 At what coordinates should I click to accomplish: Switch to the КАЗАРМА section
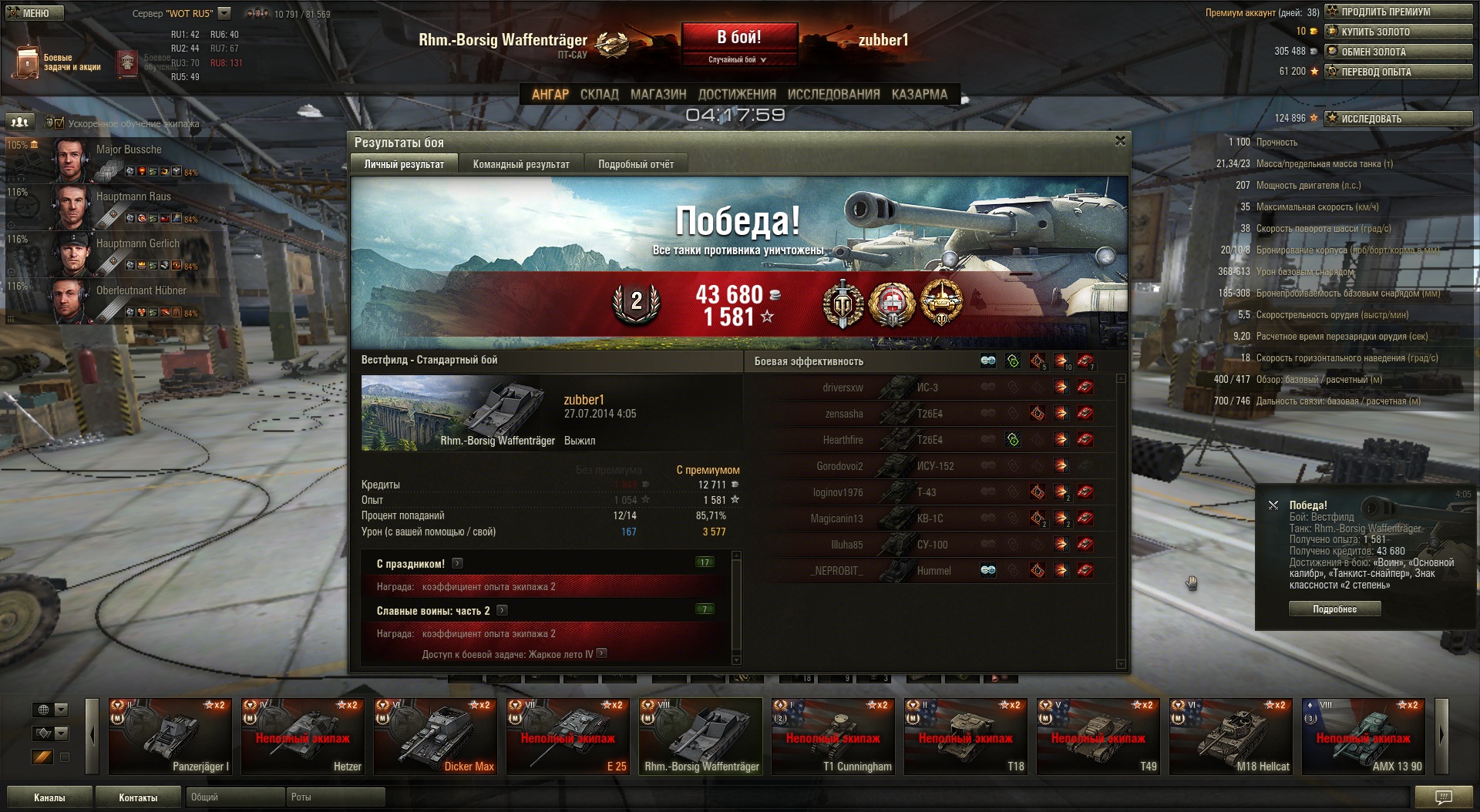[x=919, y=94]
